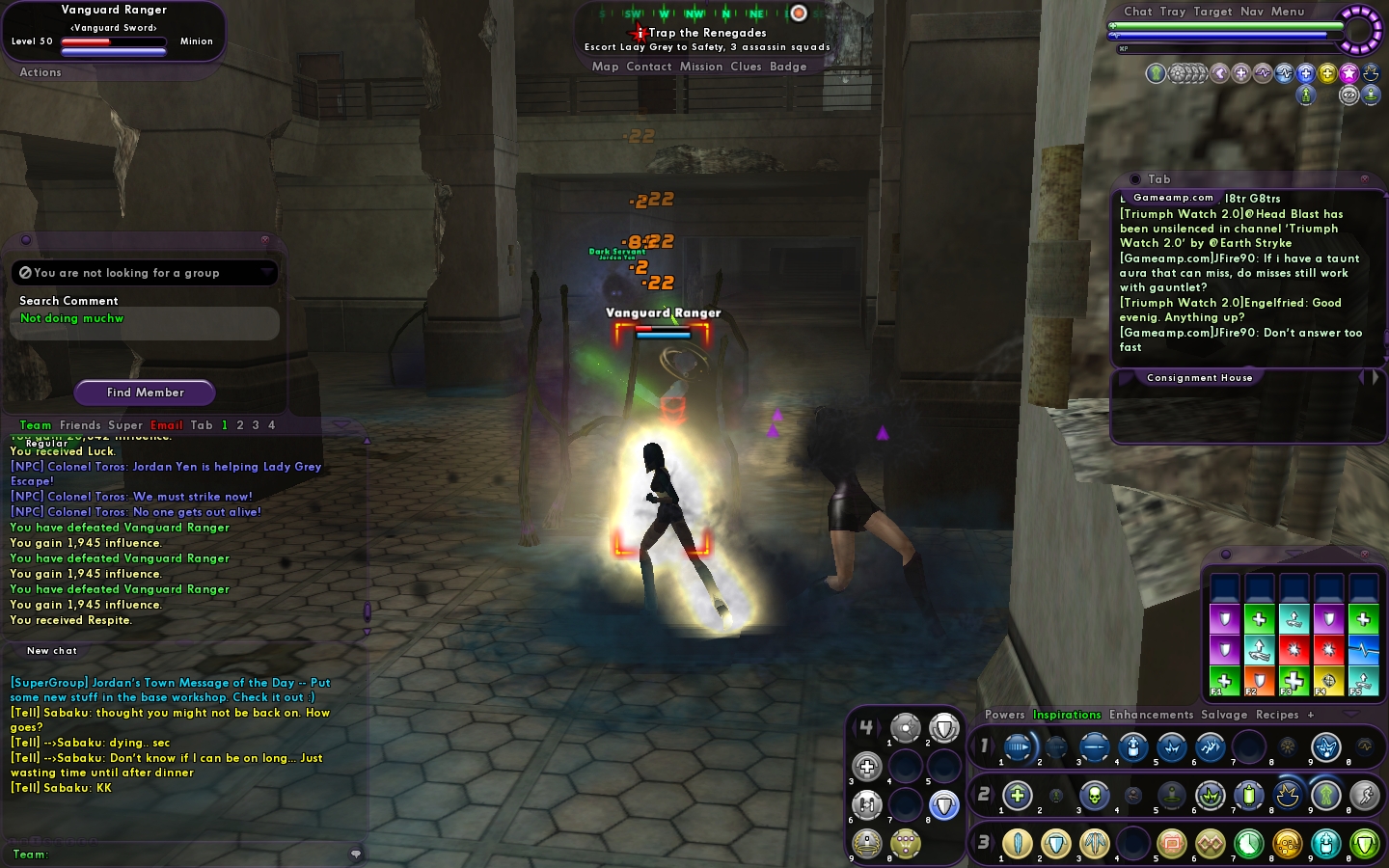Screen dimensions: 1389x868
Task: Open the Contact window
Action: point(648,67)
